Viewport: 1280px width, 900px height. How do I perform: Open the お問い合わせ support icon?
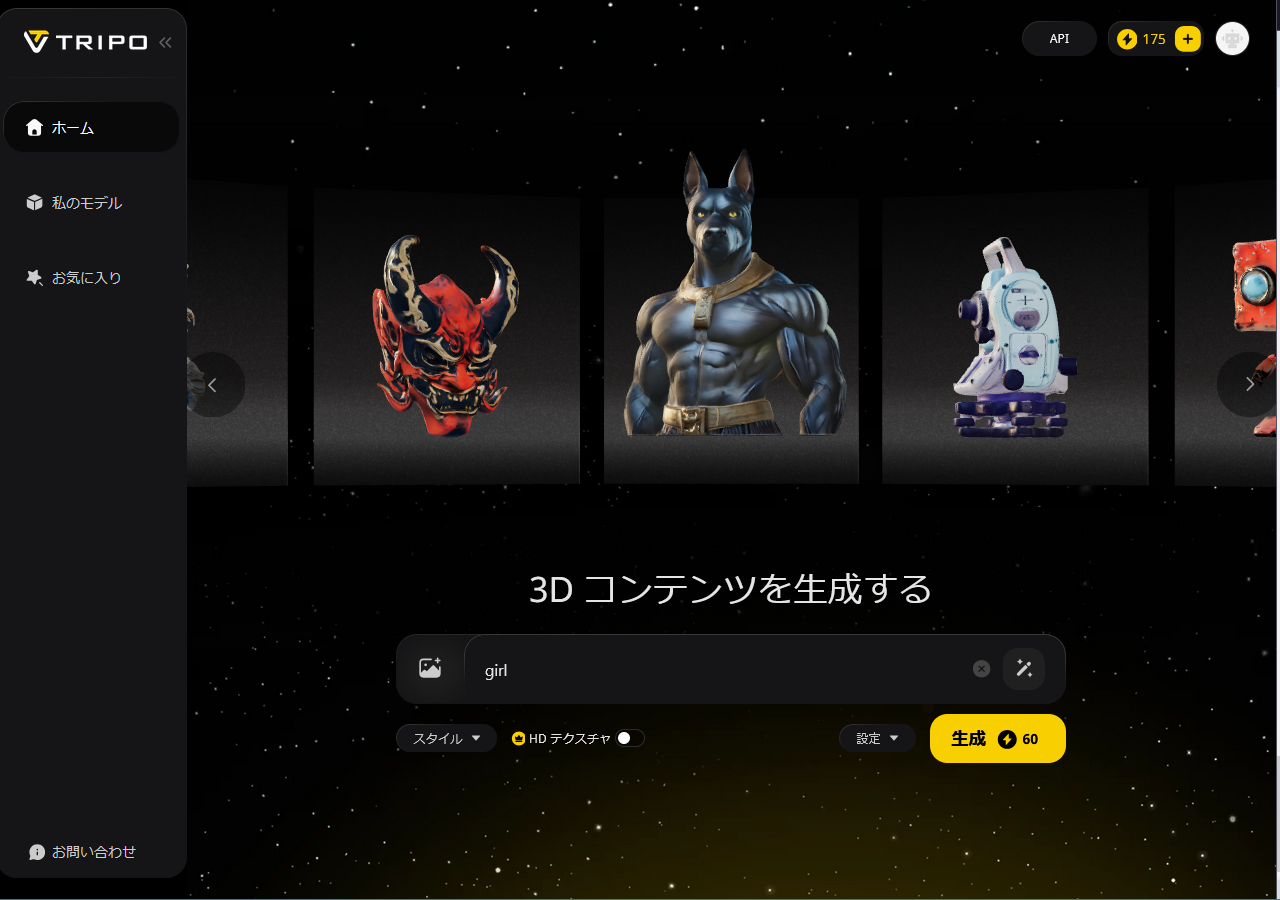click(x=37, y=852)
